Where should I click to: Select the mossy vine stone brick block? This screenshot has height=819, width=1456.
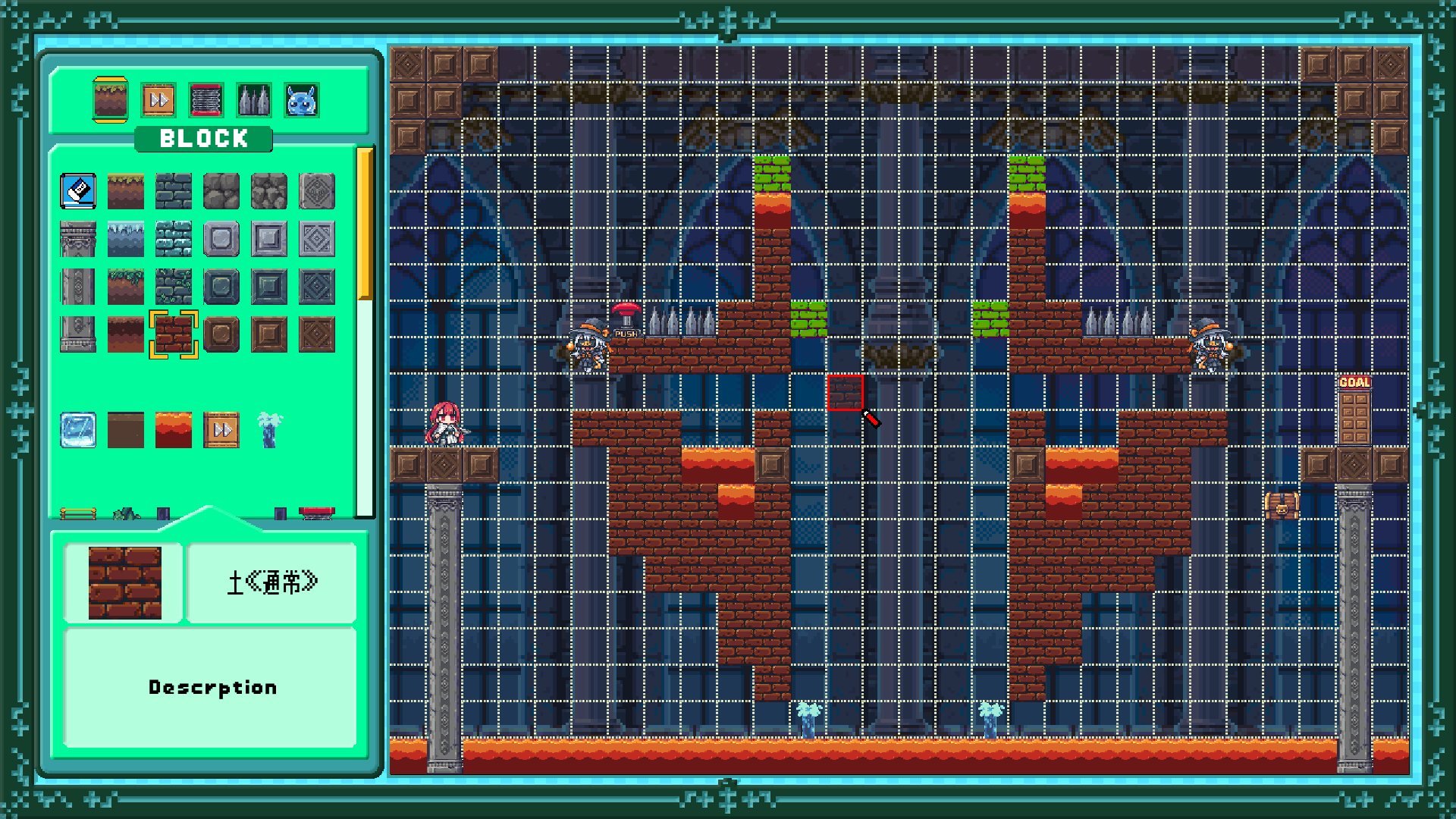(174, 287)
